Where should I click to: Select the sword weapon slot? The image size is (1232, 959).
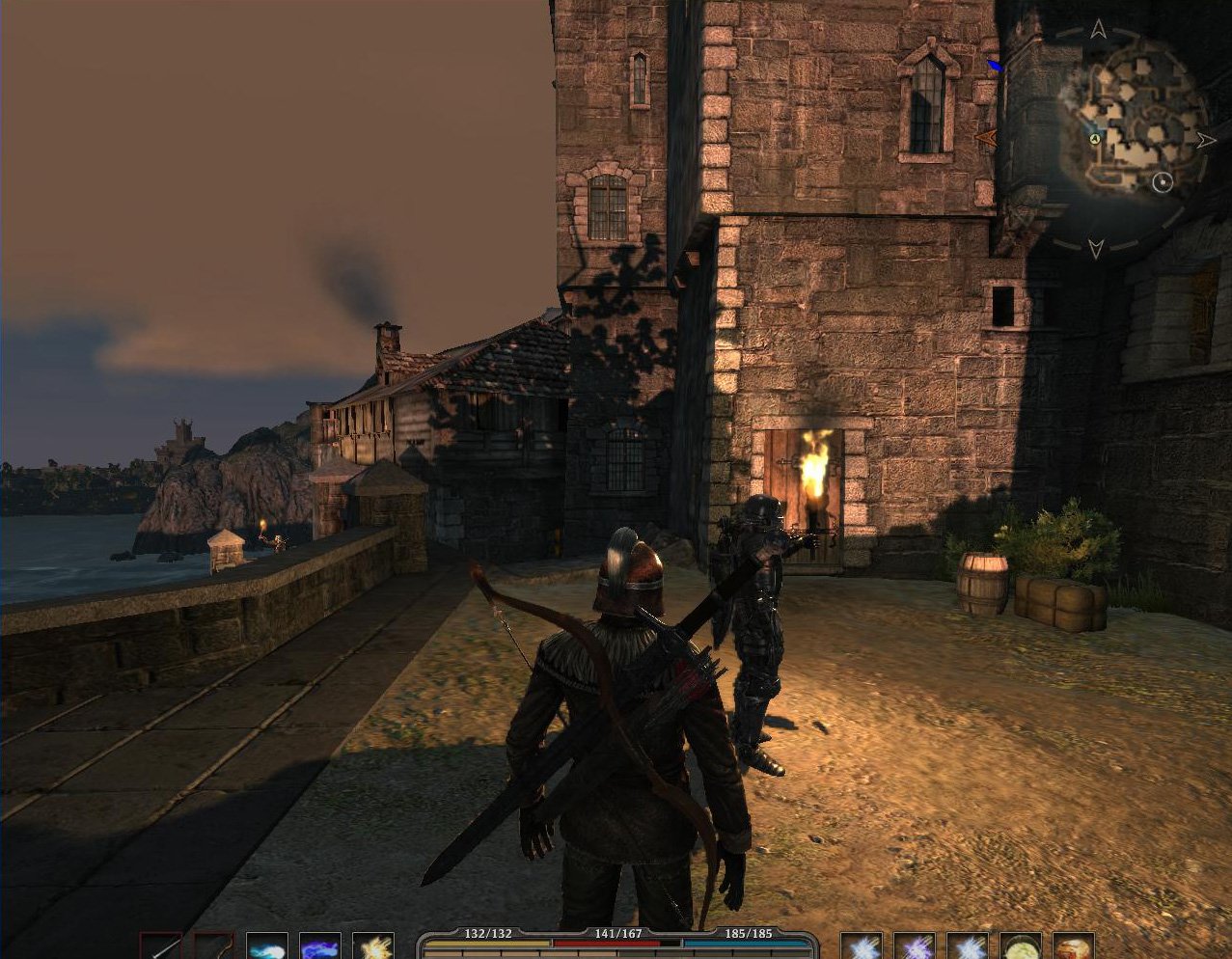point(160,945)
